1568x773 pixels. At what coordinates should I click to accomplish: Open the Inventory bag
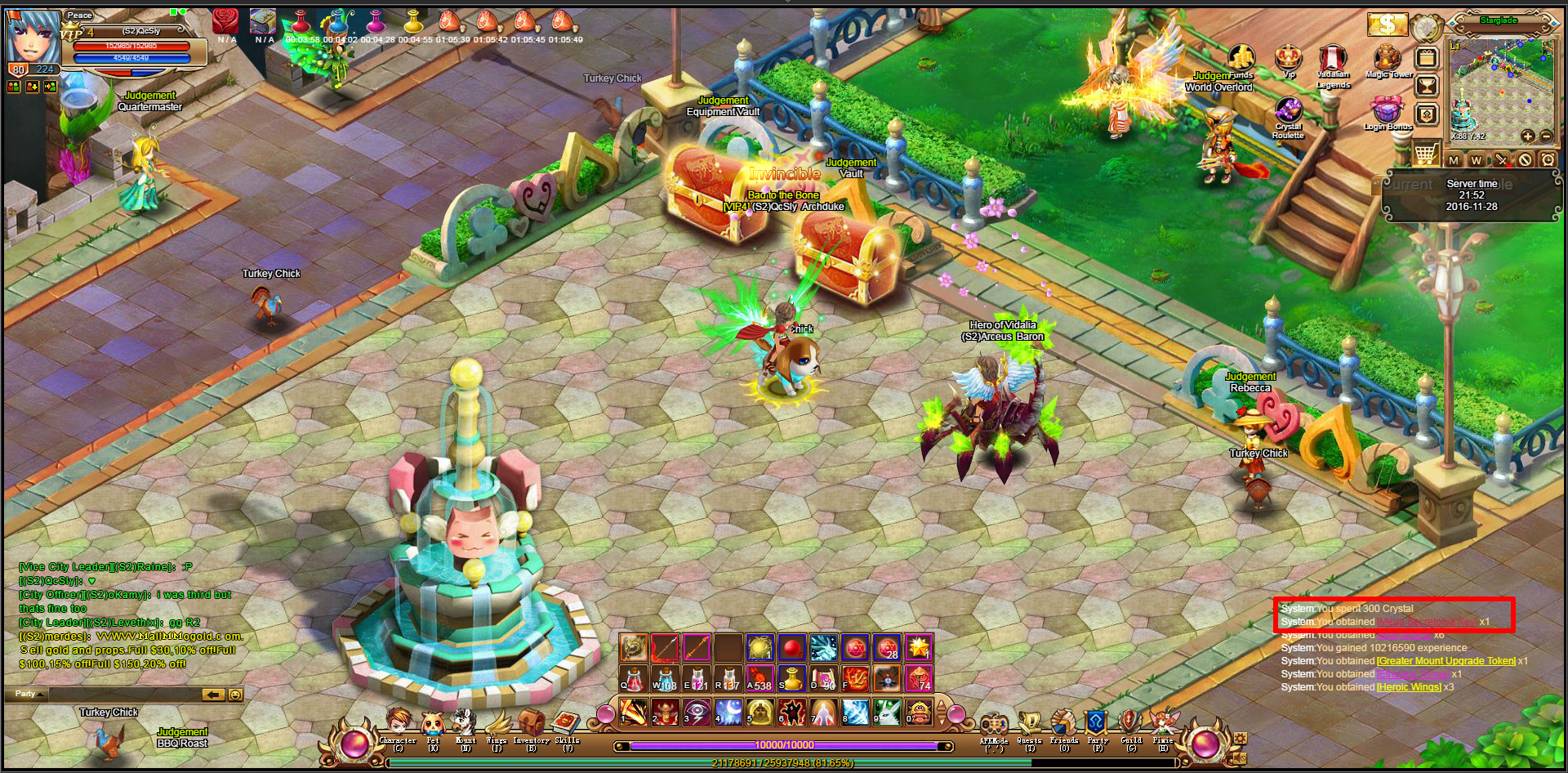coord(531,725)
